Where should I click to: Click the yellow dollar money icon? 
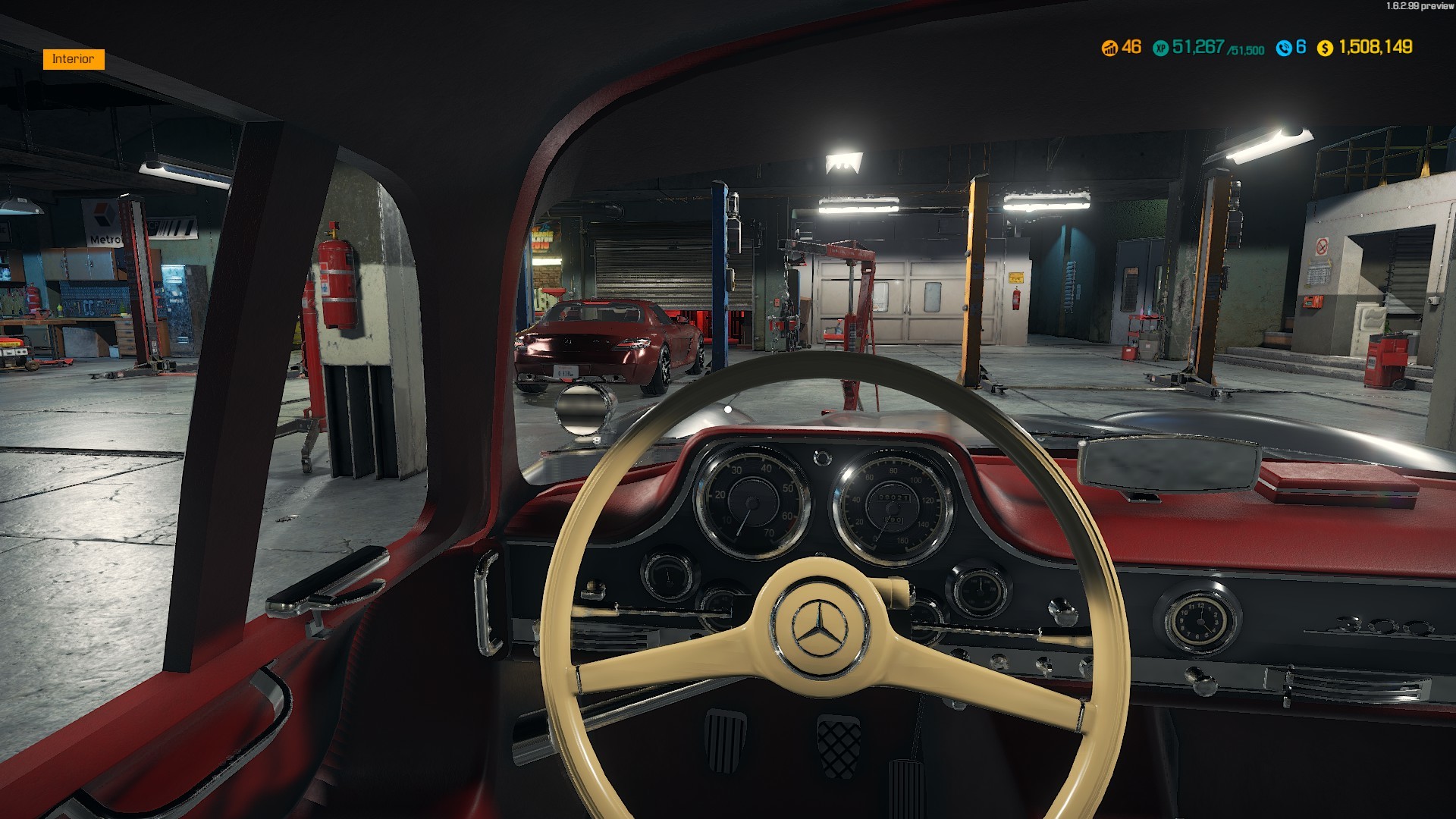[1325, 48]
